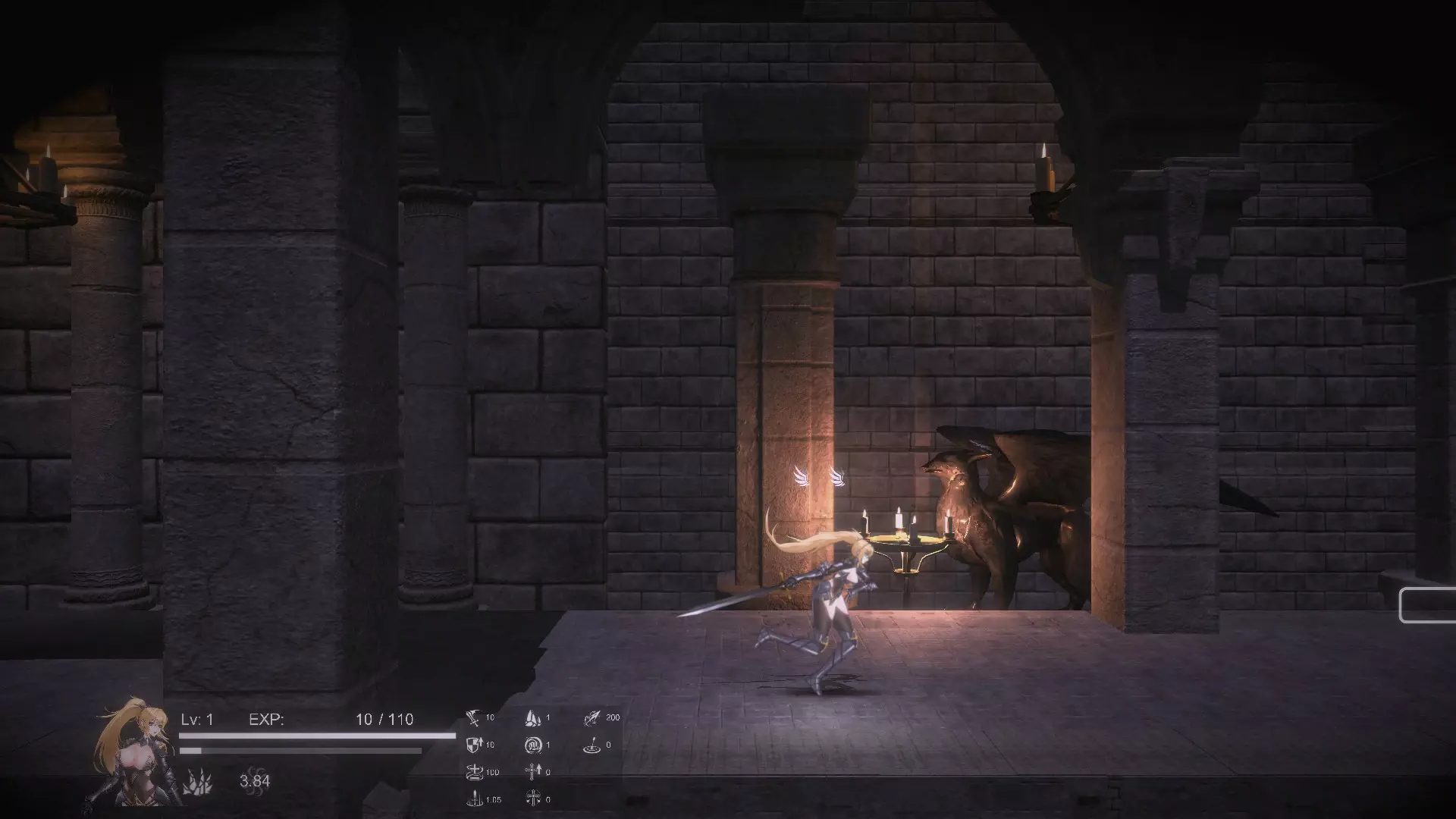
Task: Click the triple crystal shards stat icon
Action: click(533, 718)
